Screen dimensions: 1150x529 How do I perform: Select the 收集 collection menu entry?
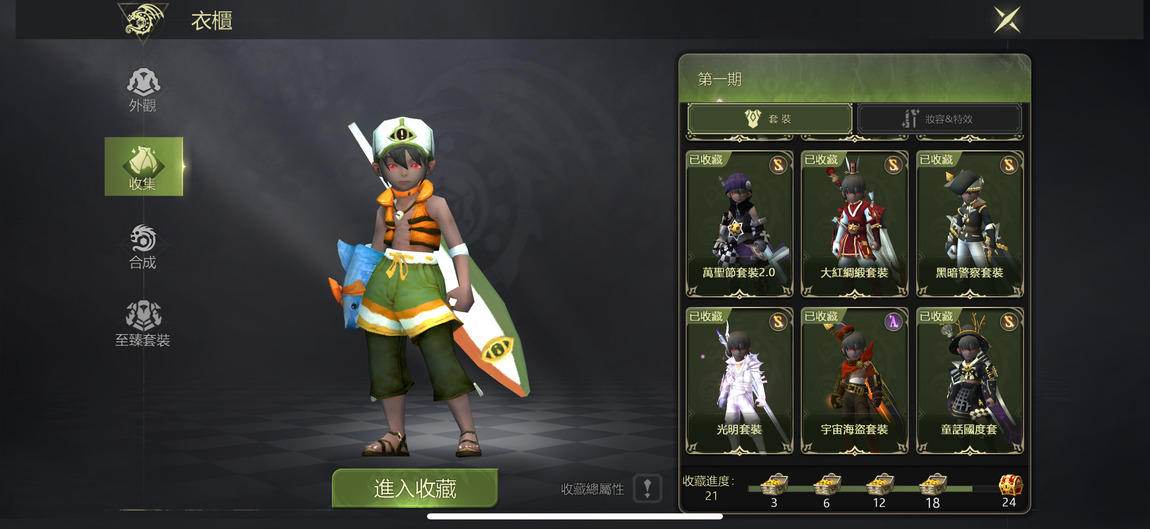[143, 166]
